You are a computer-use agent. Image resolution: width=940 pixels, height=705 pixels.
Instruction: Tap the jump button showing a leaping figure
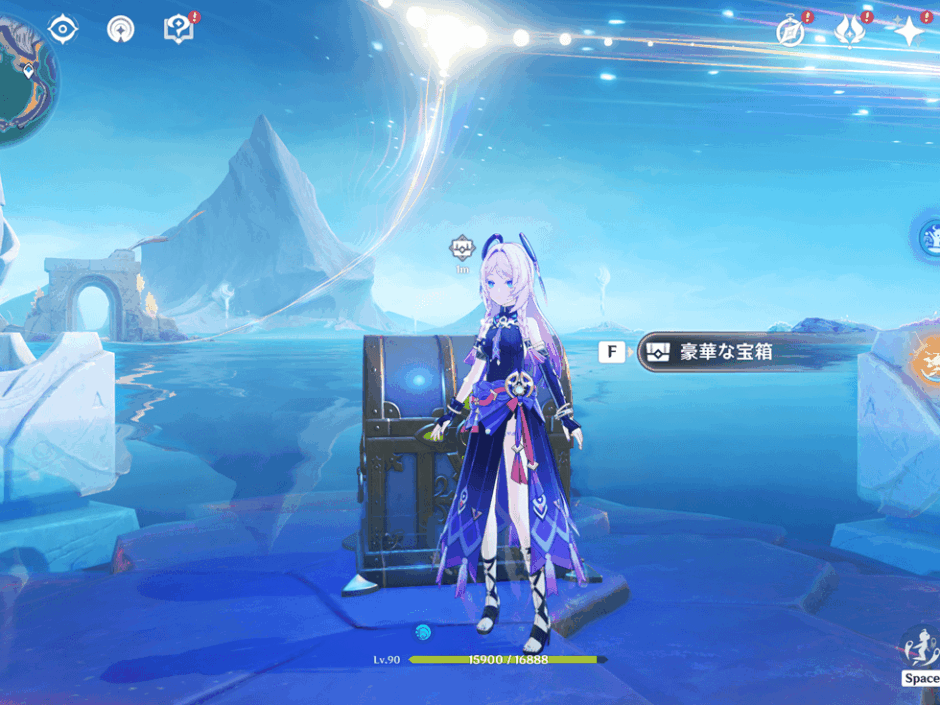[919, 648]
